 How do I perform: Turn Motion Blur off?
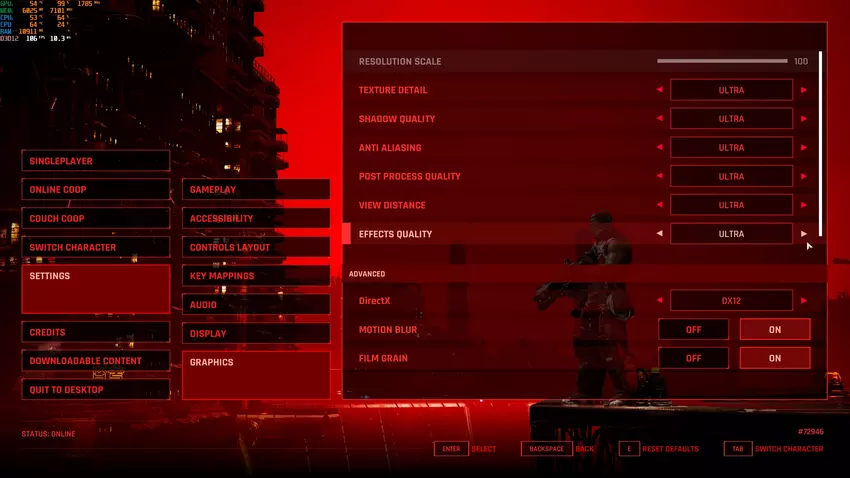tap(693, 330)
